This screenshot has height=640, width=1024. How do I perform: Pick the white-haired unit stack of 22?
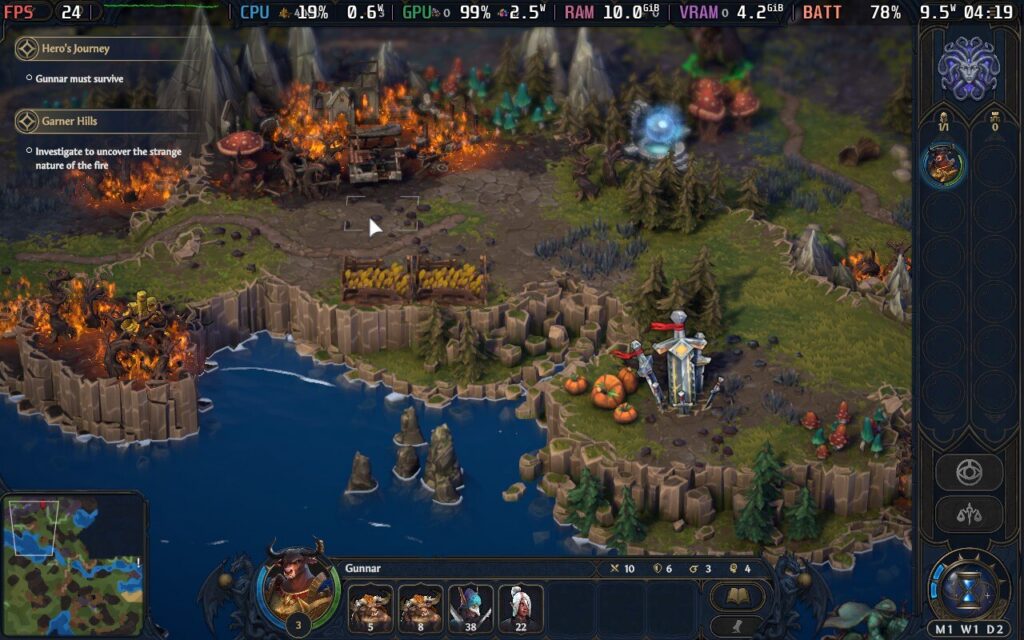click(x=520, y=609)
